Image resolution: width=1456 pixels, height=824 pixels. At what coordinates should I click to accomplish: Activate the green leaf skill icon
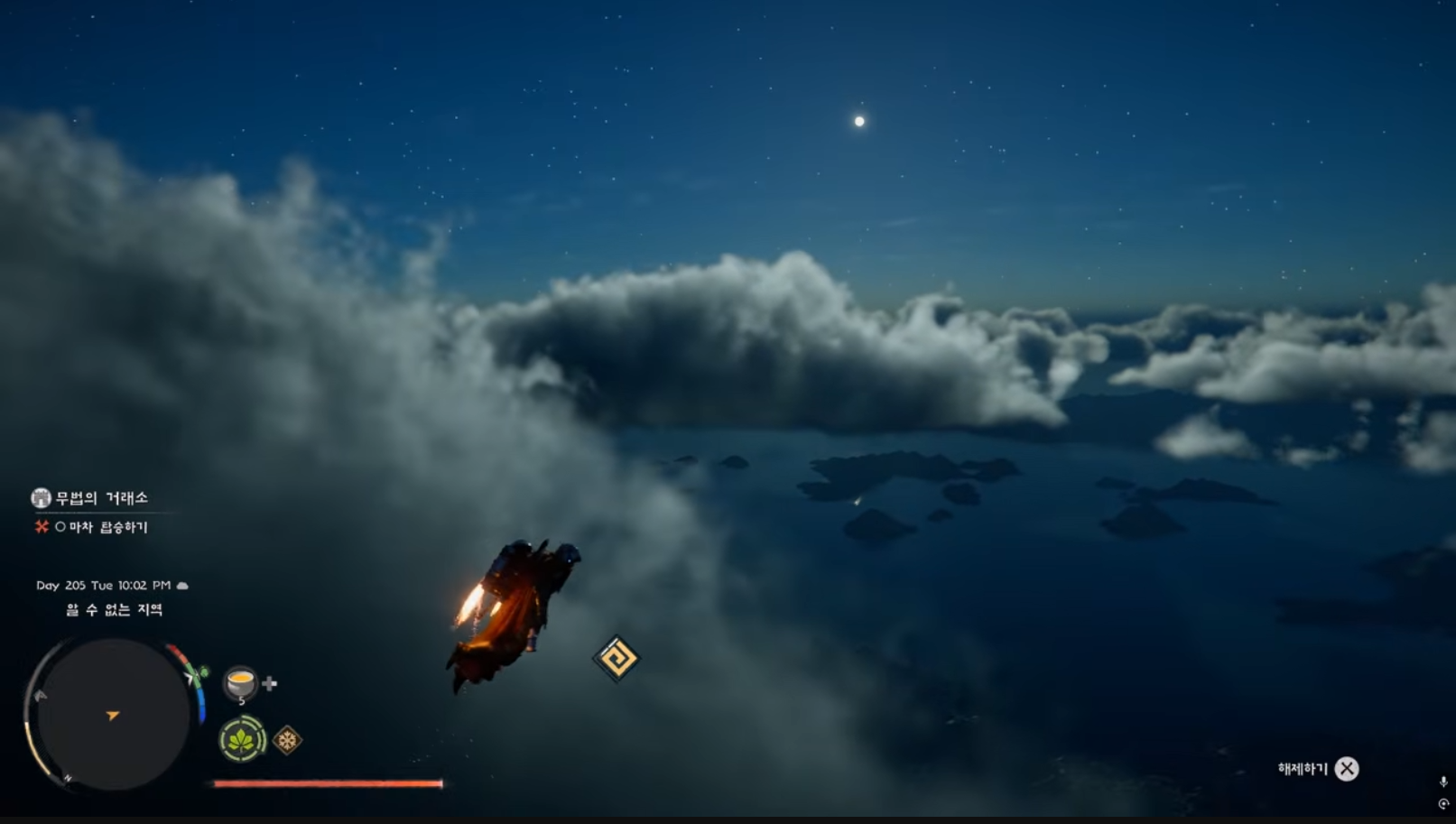[x=242, y=740]
